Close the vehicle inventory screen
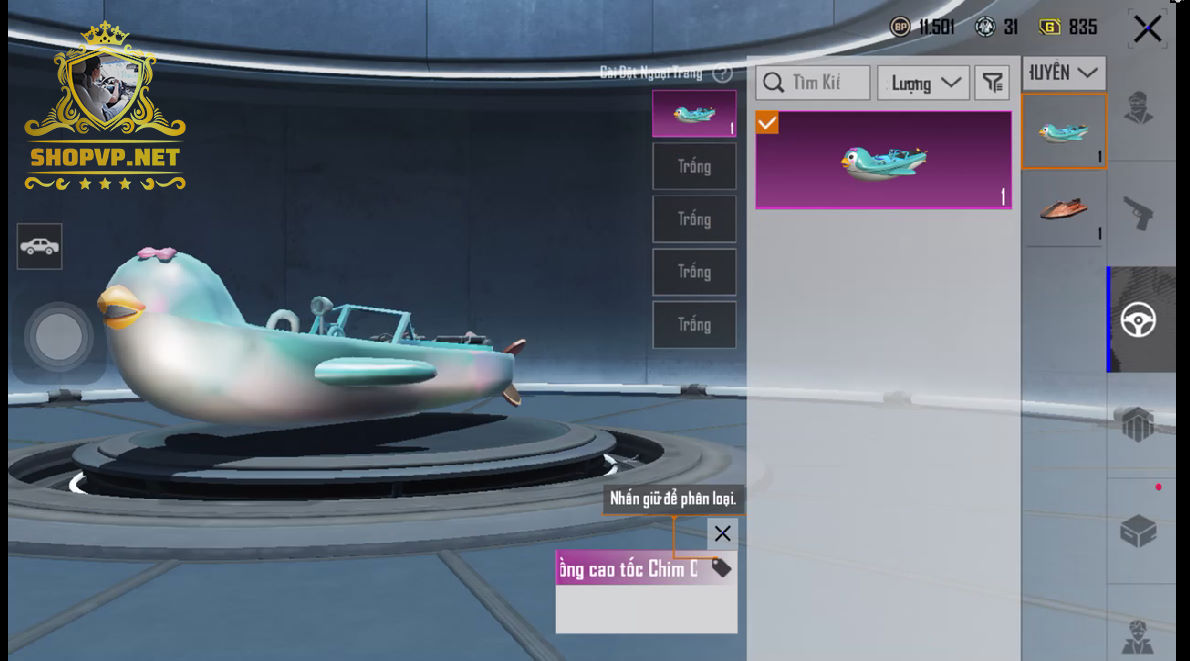Screen dimensions: 1190x661 (1147, 29)
